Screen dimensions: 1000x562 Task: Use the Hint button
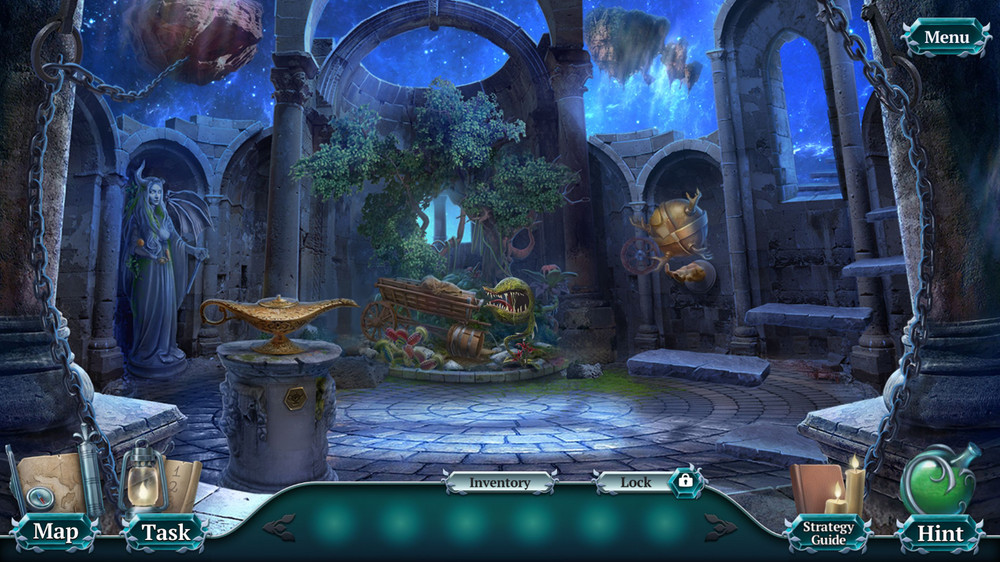pos(940,533)
